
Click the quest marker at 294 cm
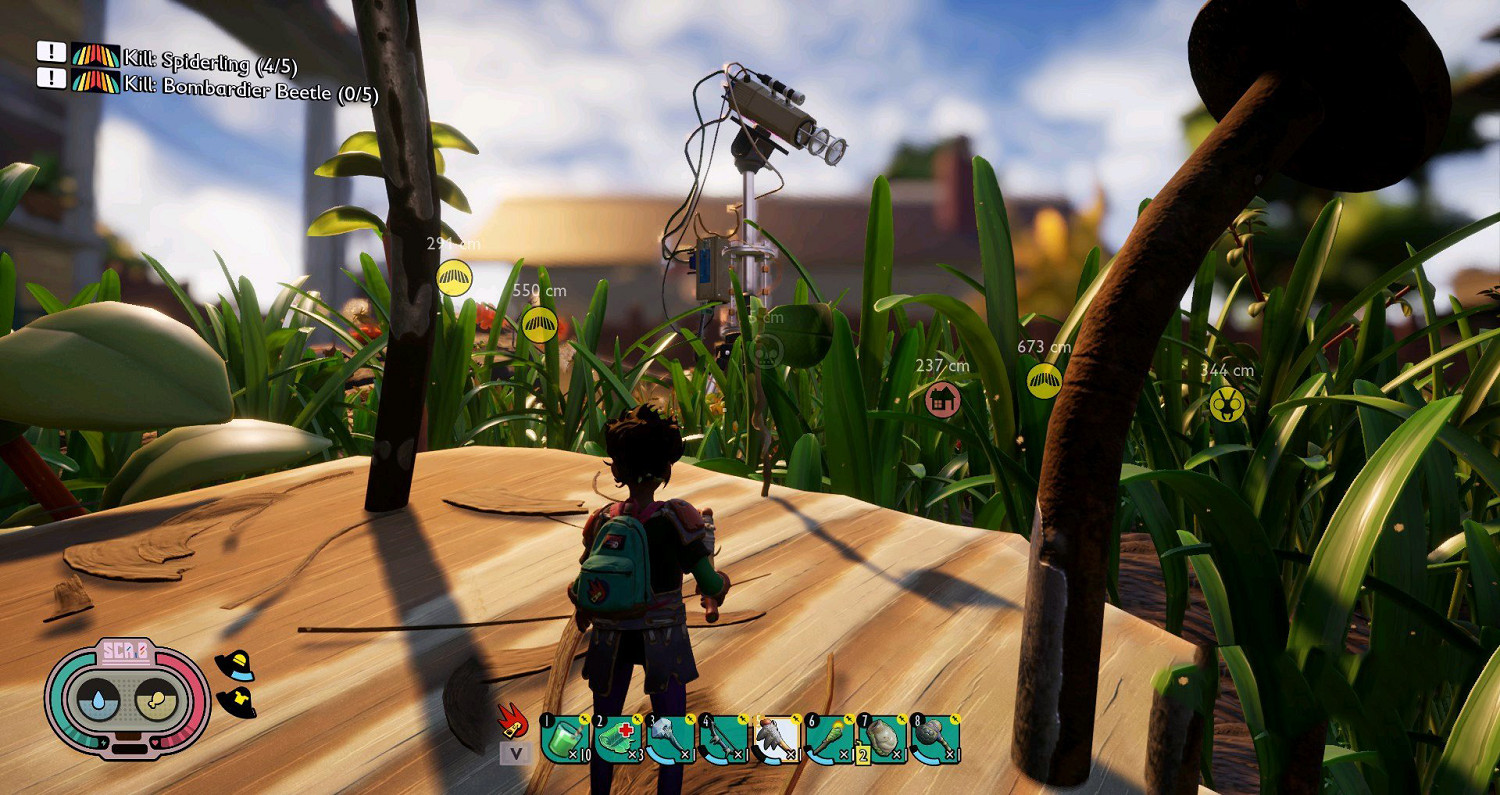click(455, 277)
